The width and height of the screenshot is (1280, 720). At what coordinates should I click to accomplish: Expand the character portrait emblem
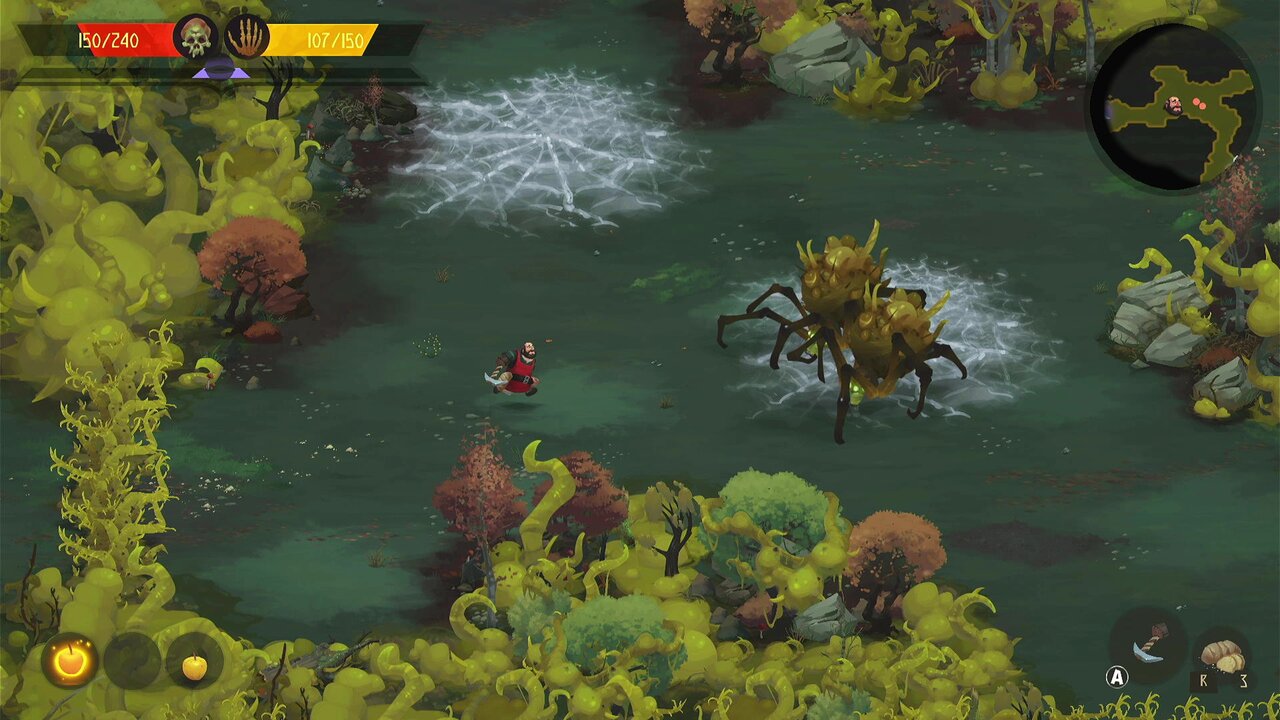196,38
